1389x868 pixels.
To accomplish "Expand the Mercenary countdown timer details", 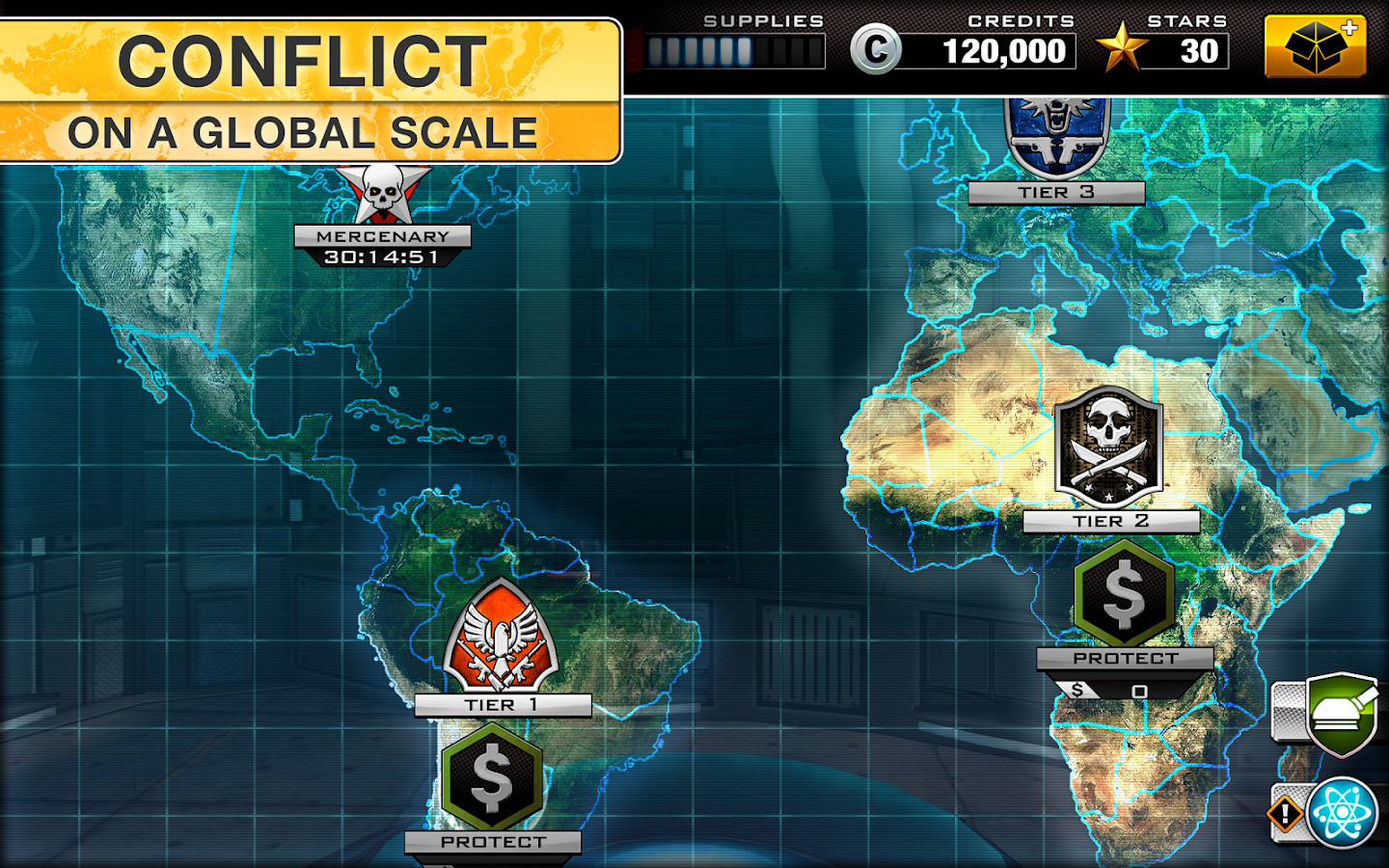I will click(x=380, y=256).
